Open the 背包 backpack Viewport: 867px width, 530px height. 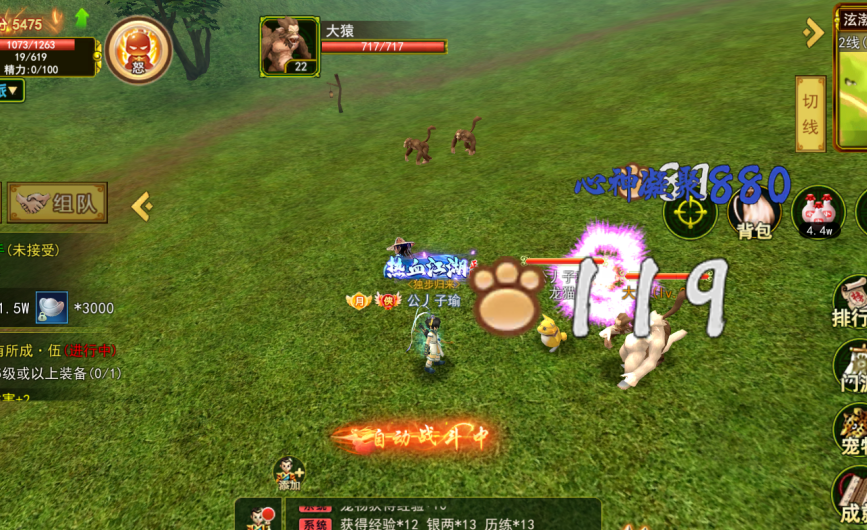coord(755,213)
